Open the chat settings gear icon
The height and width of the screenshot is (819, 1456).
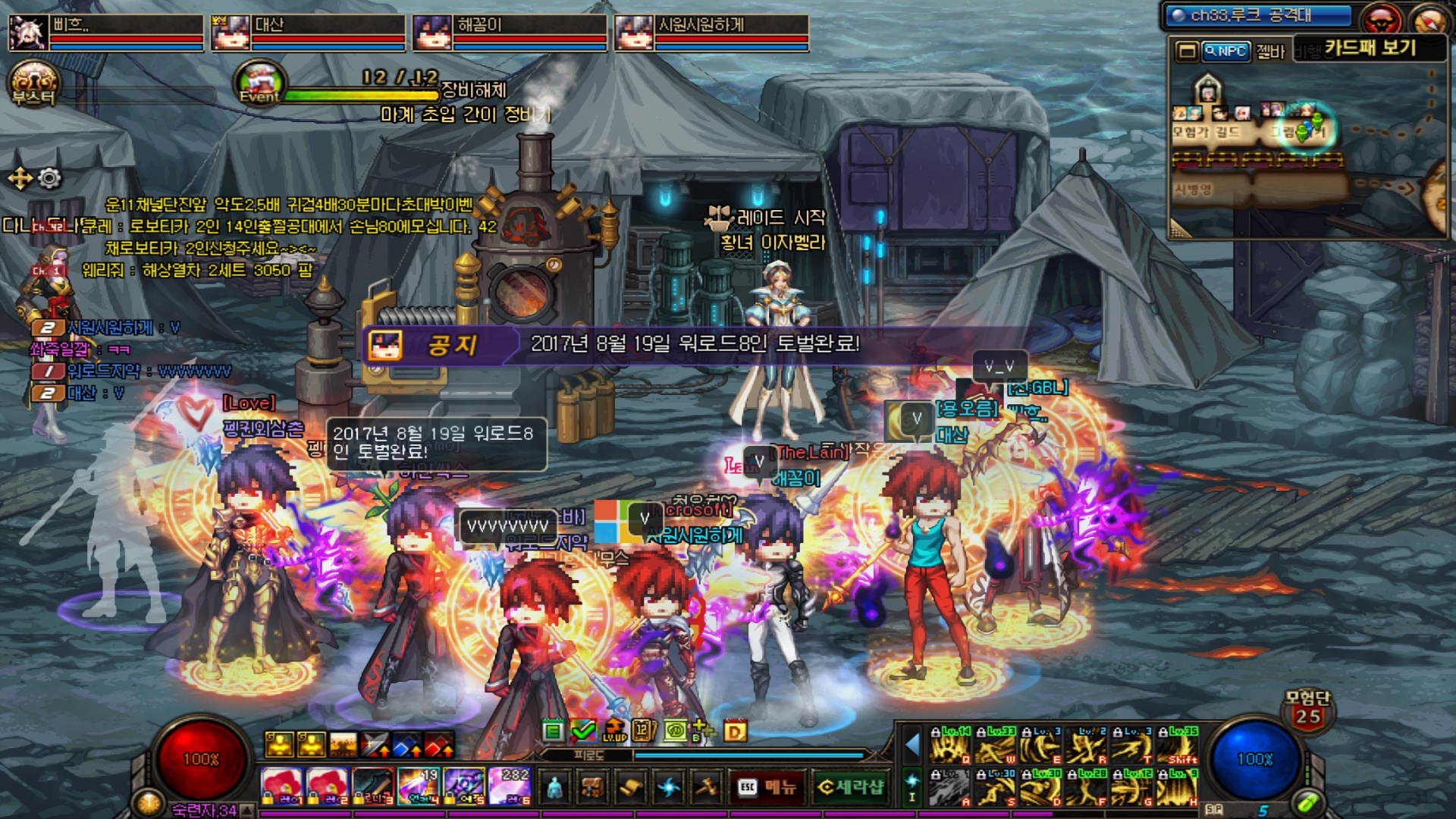49,179
